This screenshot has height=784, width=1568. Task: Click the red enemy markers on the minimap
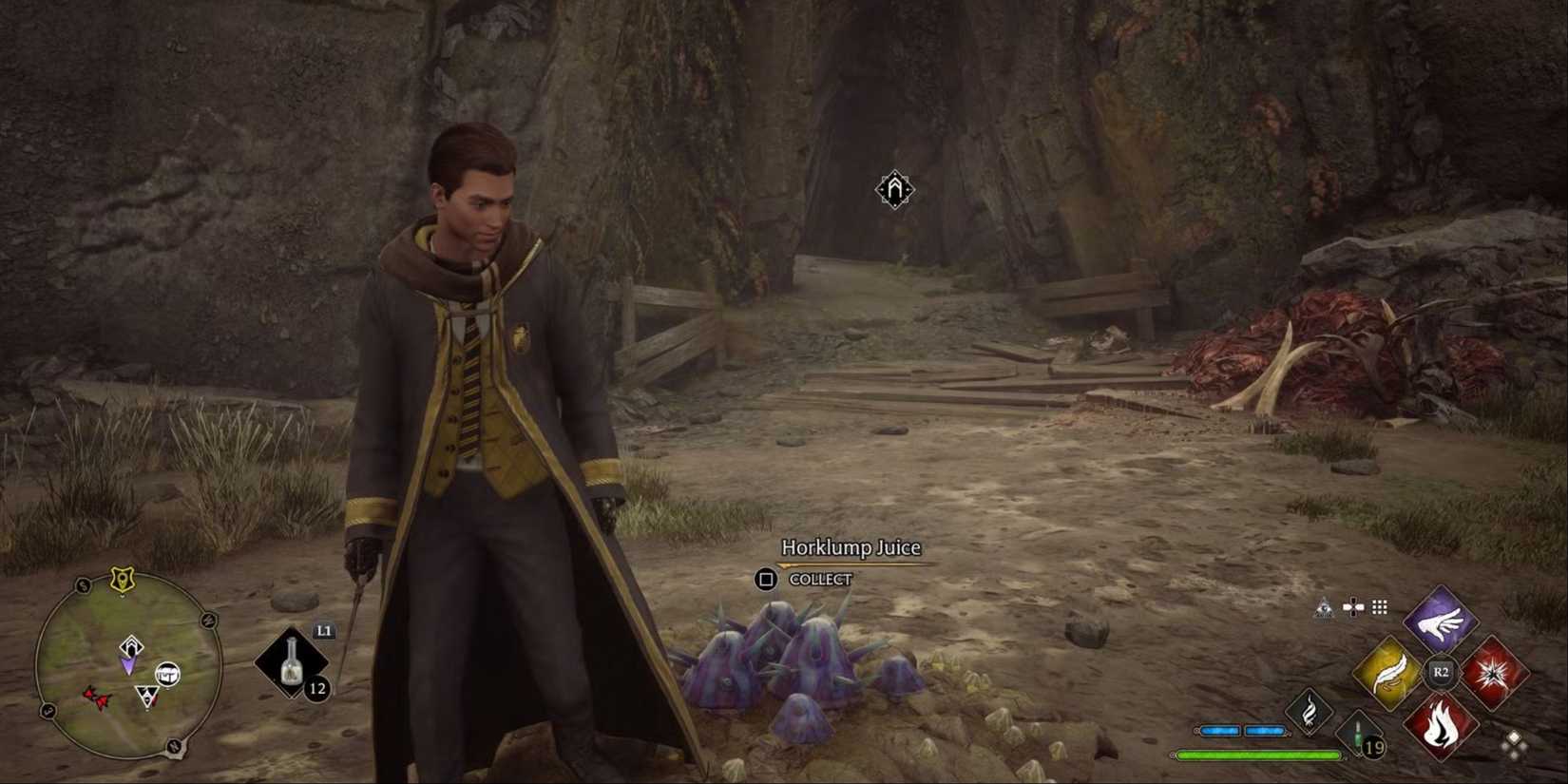pyautogui.click(x=97, y=697)
